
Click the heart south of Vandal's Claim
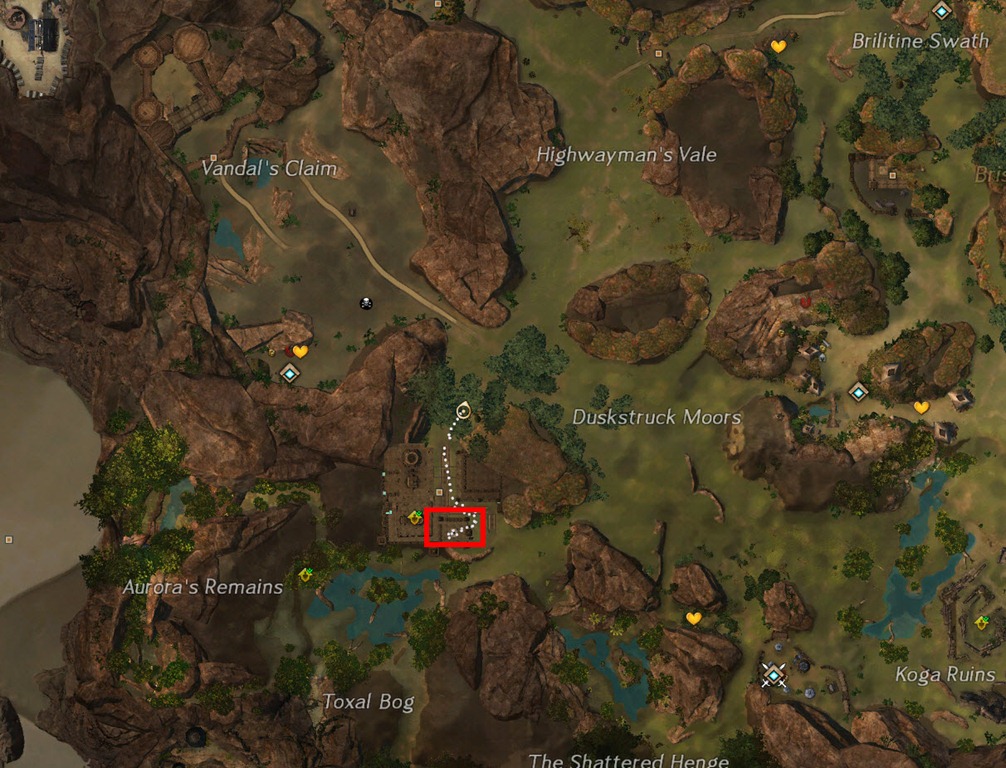[x=299, y=351]
